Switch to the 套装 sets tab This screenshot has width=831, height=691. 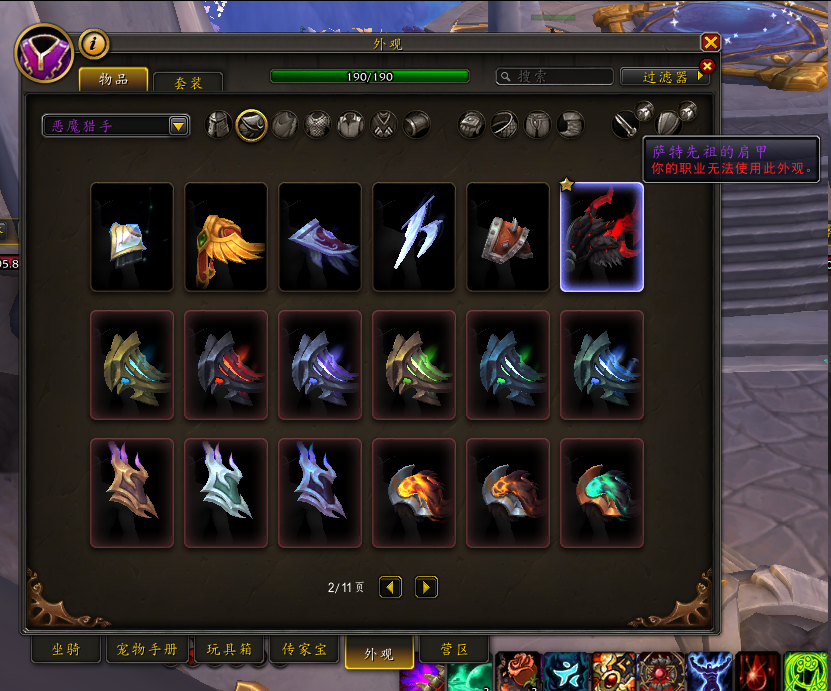pos(187,83)
